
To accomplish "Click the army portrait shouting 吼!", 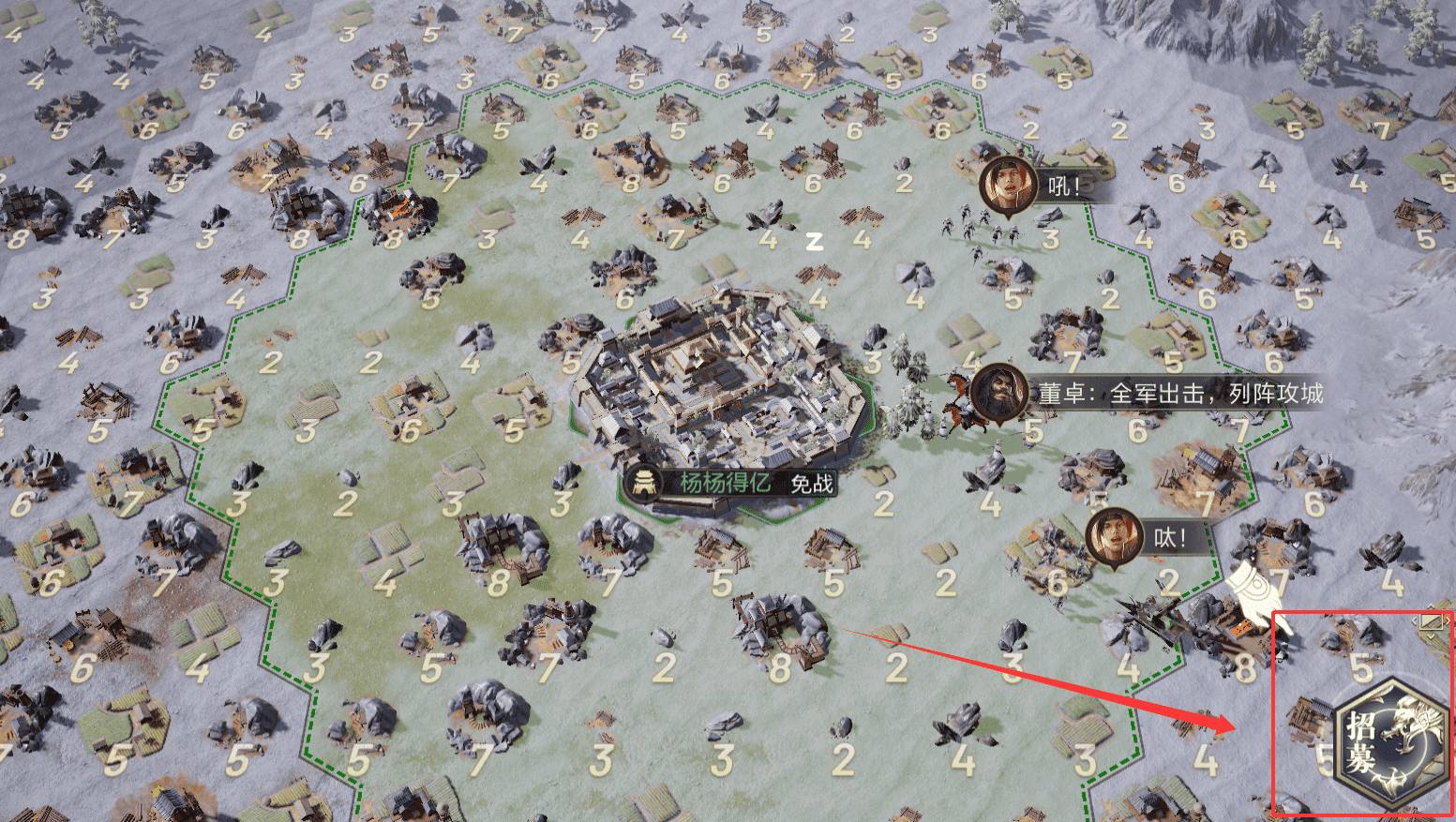I will click(1008, 186).
